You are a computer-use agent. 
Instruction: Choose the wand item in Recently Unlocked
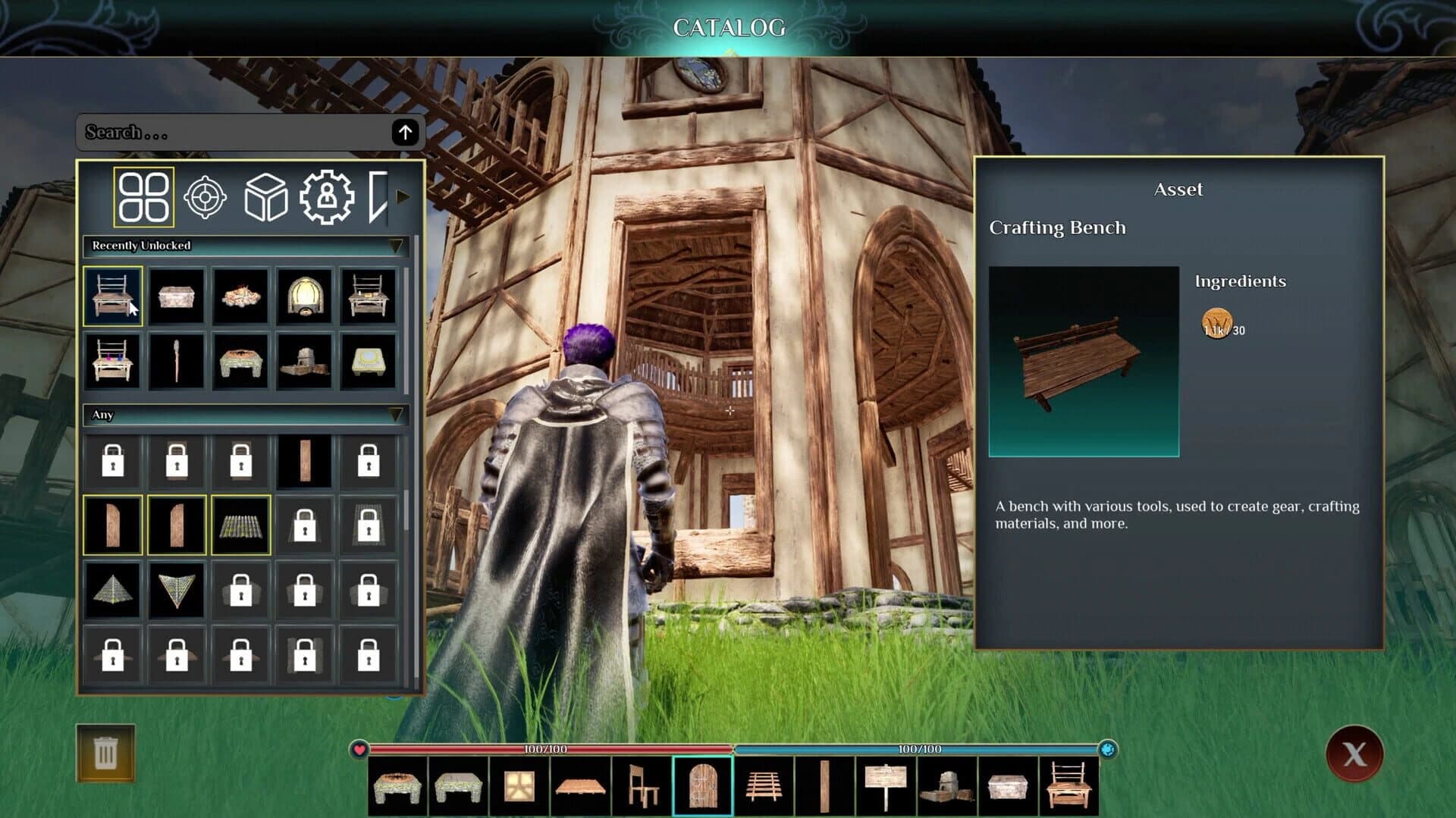[x=177, y=361]
